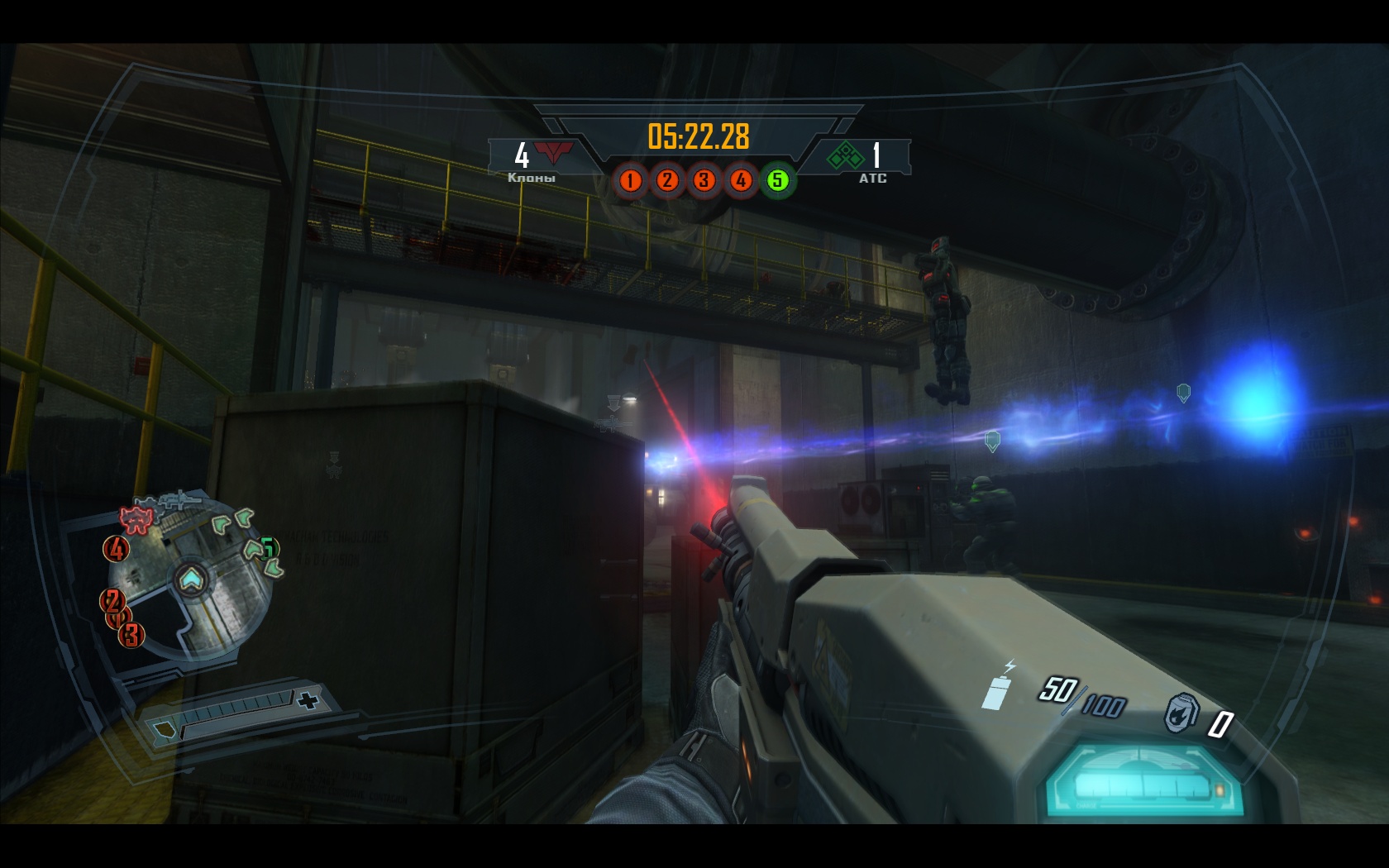This screenshot has height=868, width=1389.
Task: Select capture point 4 in the top bar
Action: pos(741,180)
